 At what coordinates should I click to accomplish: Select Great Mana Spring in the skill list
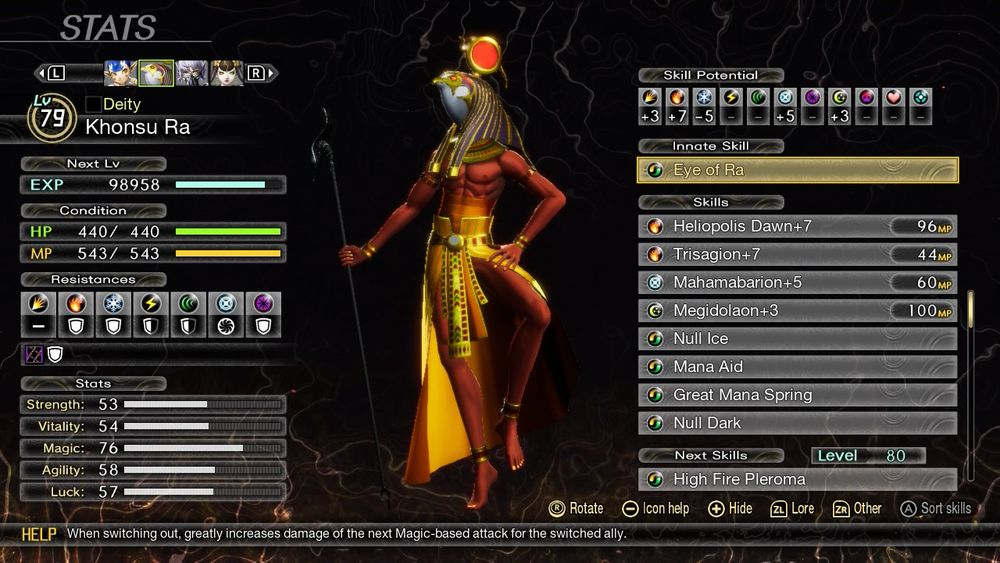pyautogui.click(x=797, y=394)
